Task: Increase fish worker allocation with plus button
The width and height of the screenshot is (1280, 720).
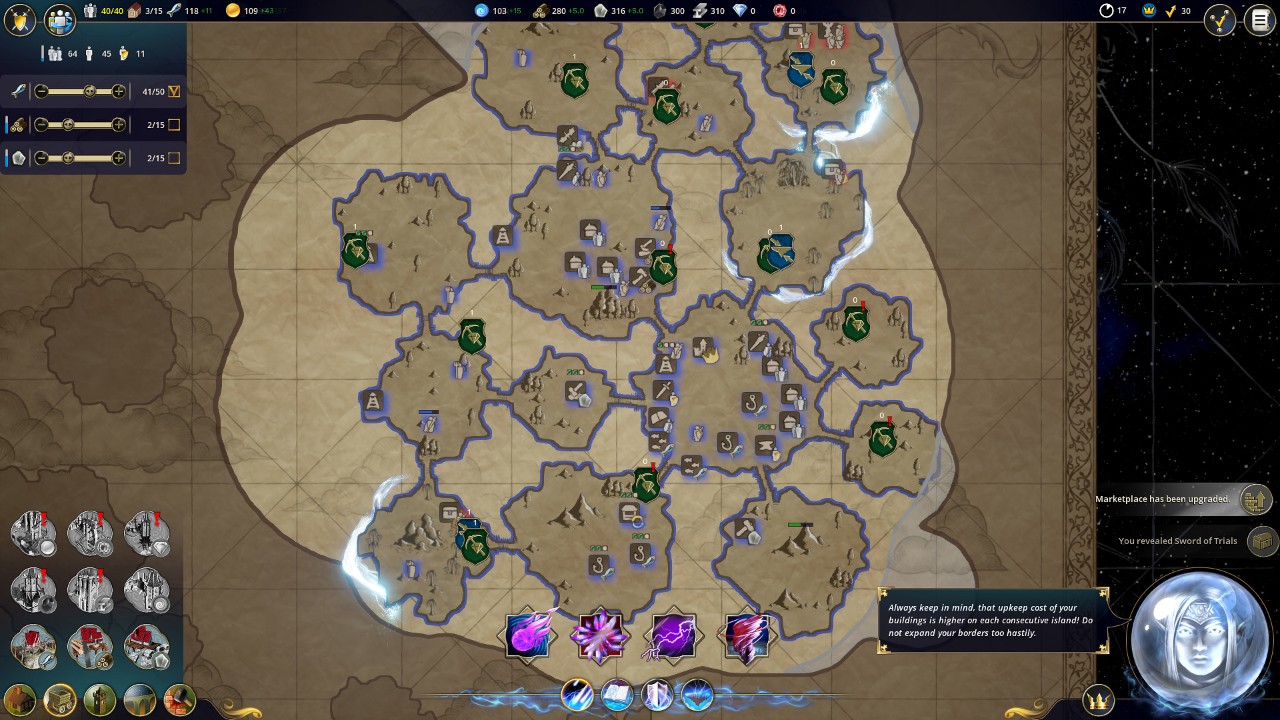Action: (119, 91)
